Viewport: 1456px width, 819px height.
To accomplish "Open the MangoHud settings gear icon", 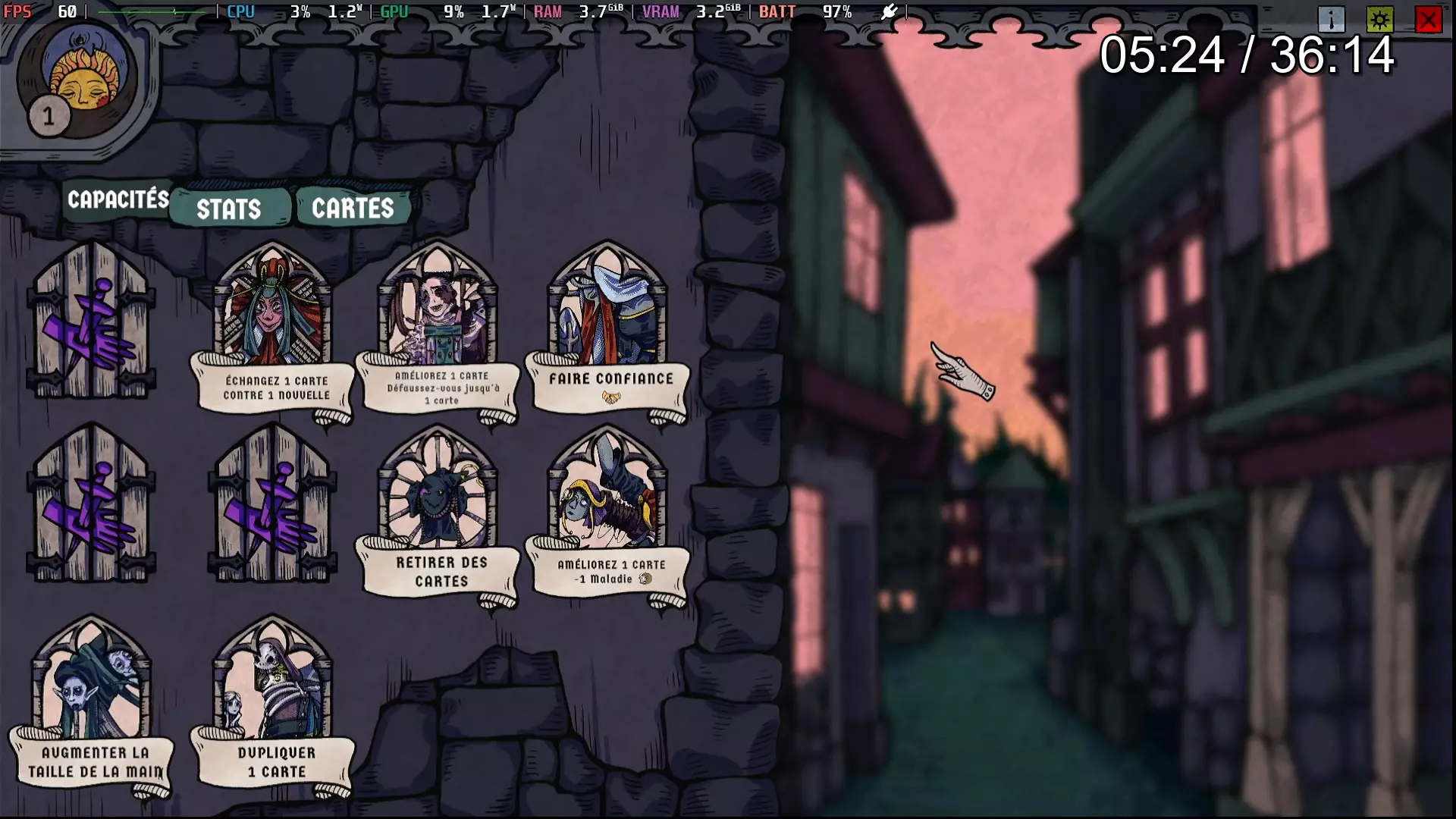I will click(1380, 19).
